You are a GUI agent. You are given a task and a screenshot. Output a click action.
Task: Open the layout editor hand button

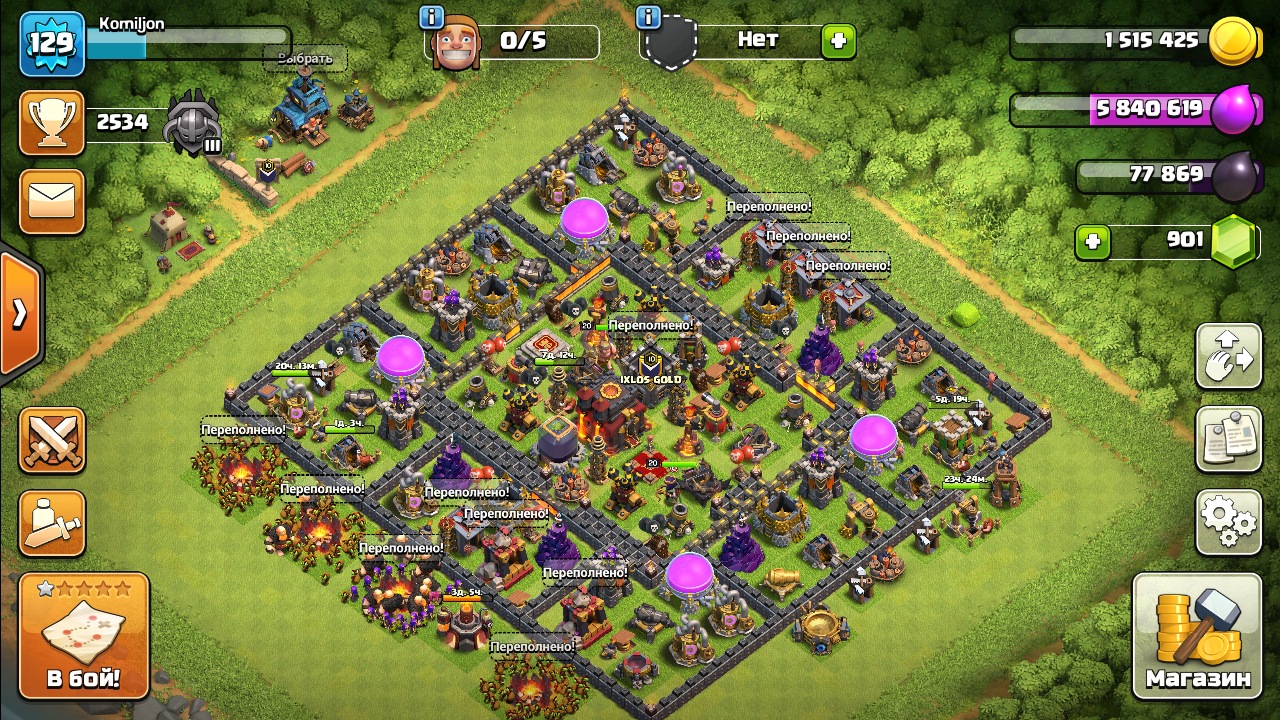1228,356
